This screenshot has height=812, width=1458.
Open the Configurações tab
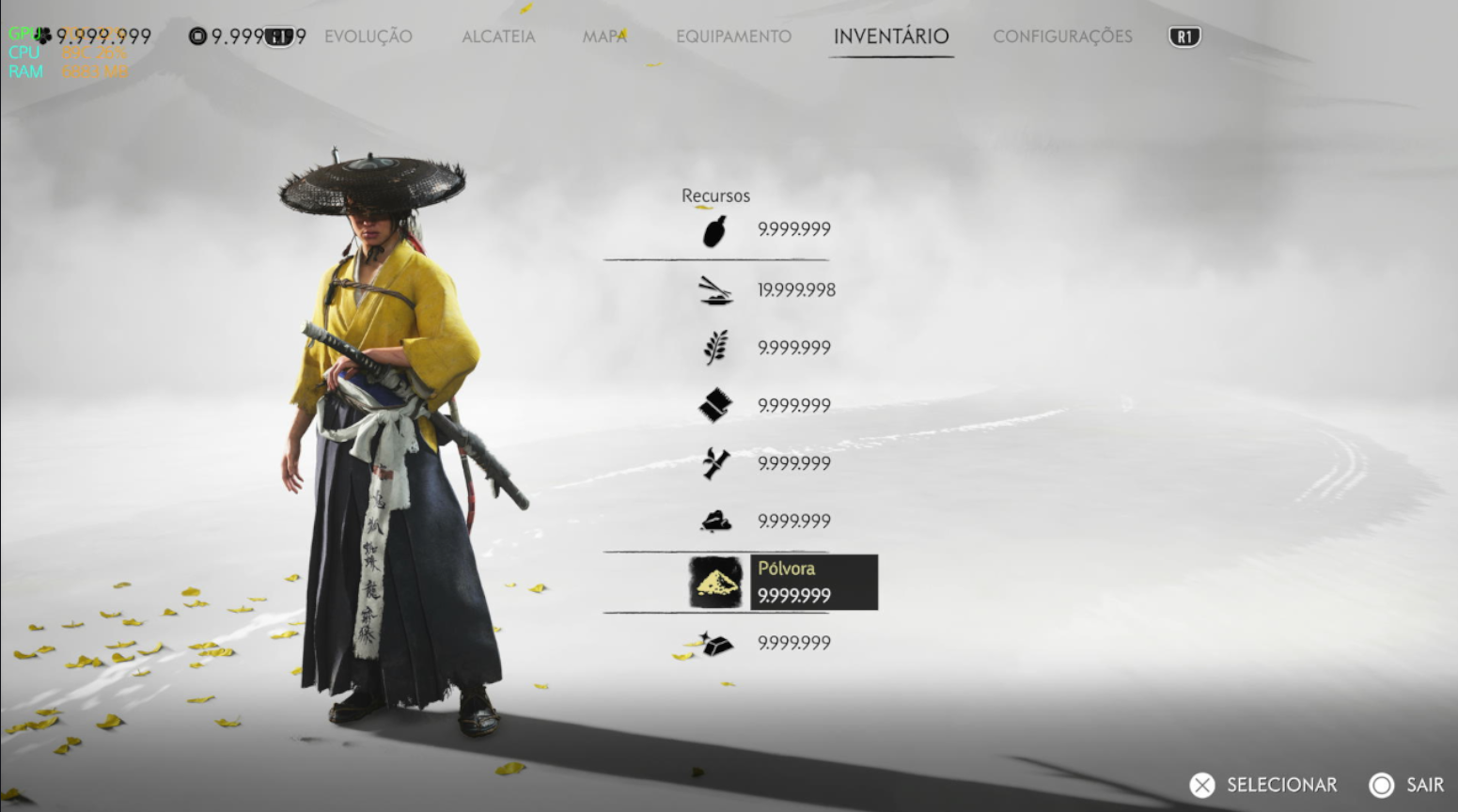tap(1062, 37)
